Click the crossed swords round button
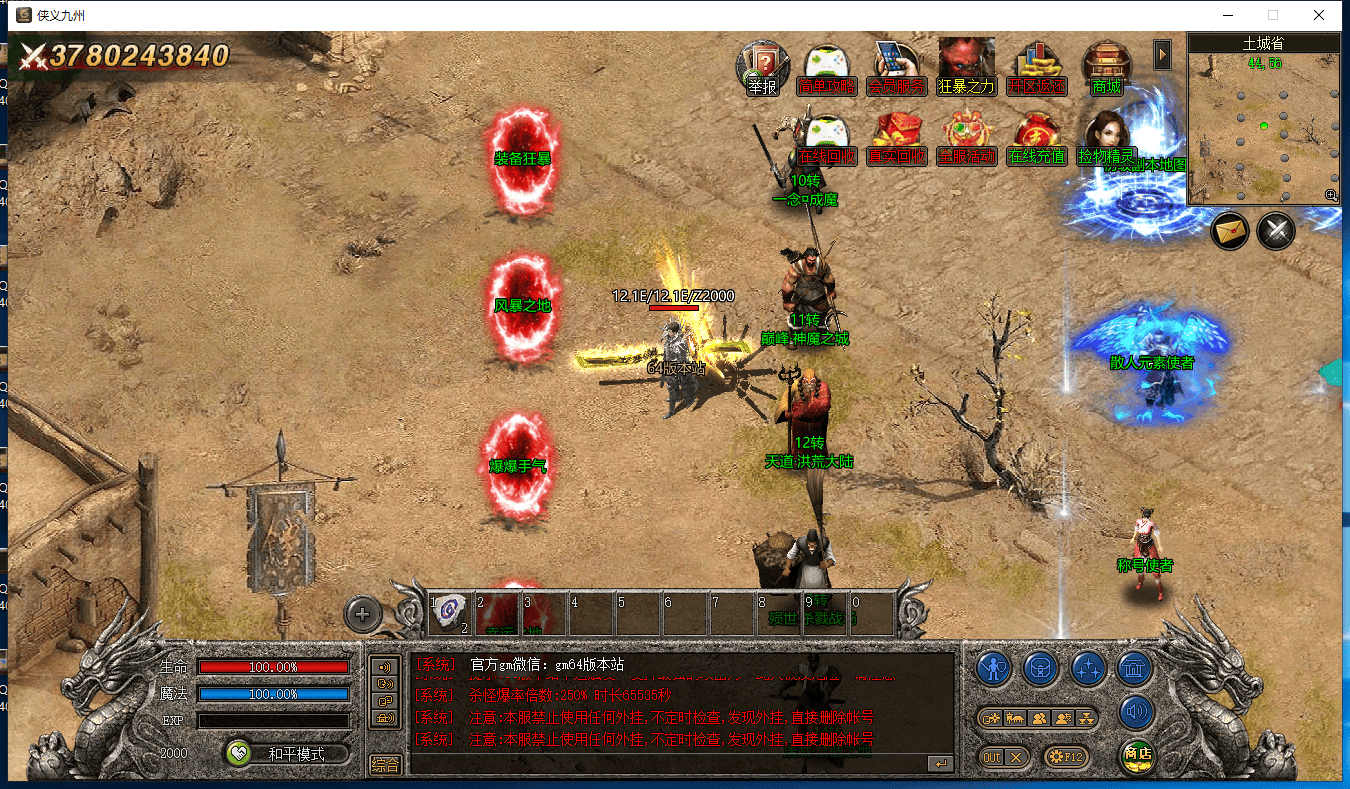This screenshot has height=789, width=1350. (1276, 231)
